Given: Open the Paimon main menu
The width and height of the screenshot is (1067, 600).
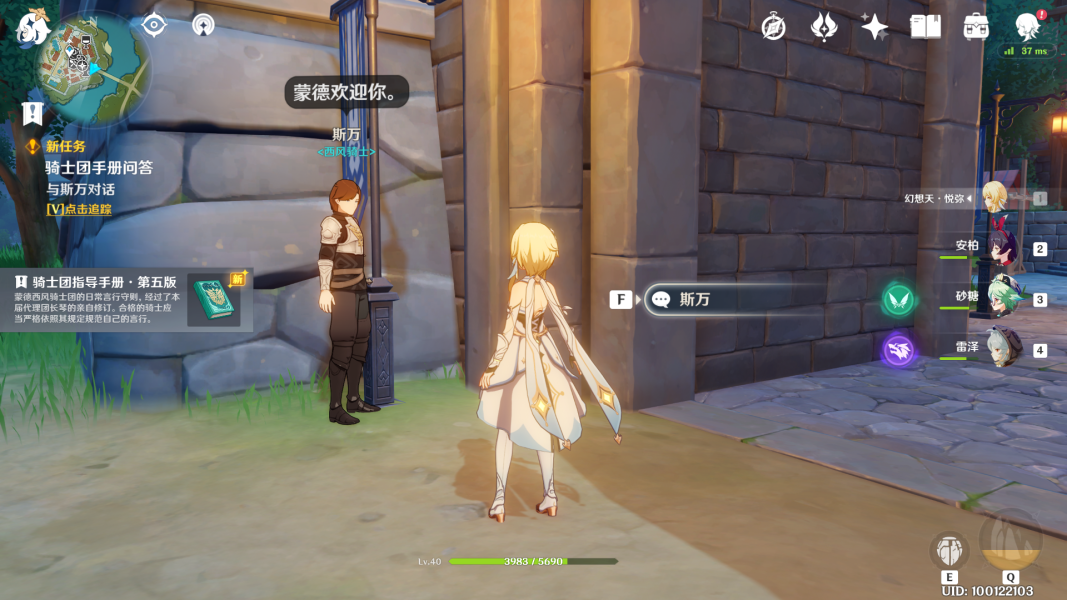Looking at the screenshot, I should coord(34,28).
